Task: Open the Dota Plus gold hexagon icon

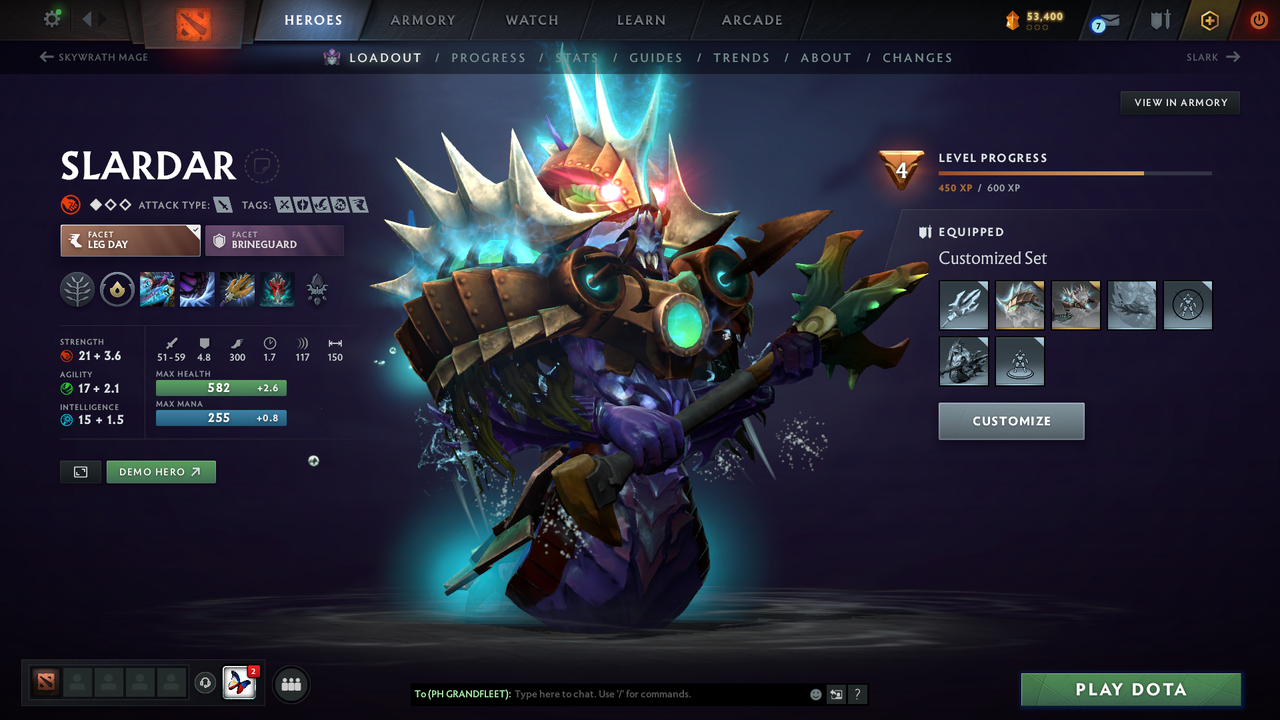Action: pyautogui.click(x=1209, y=19)
